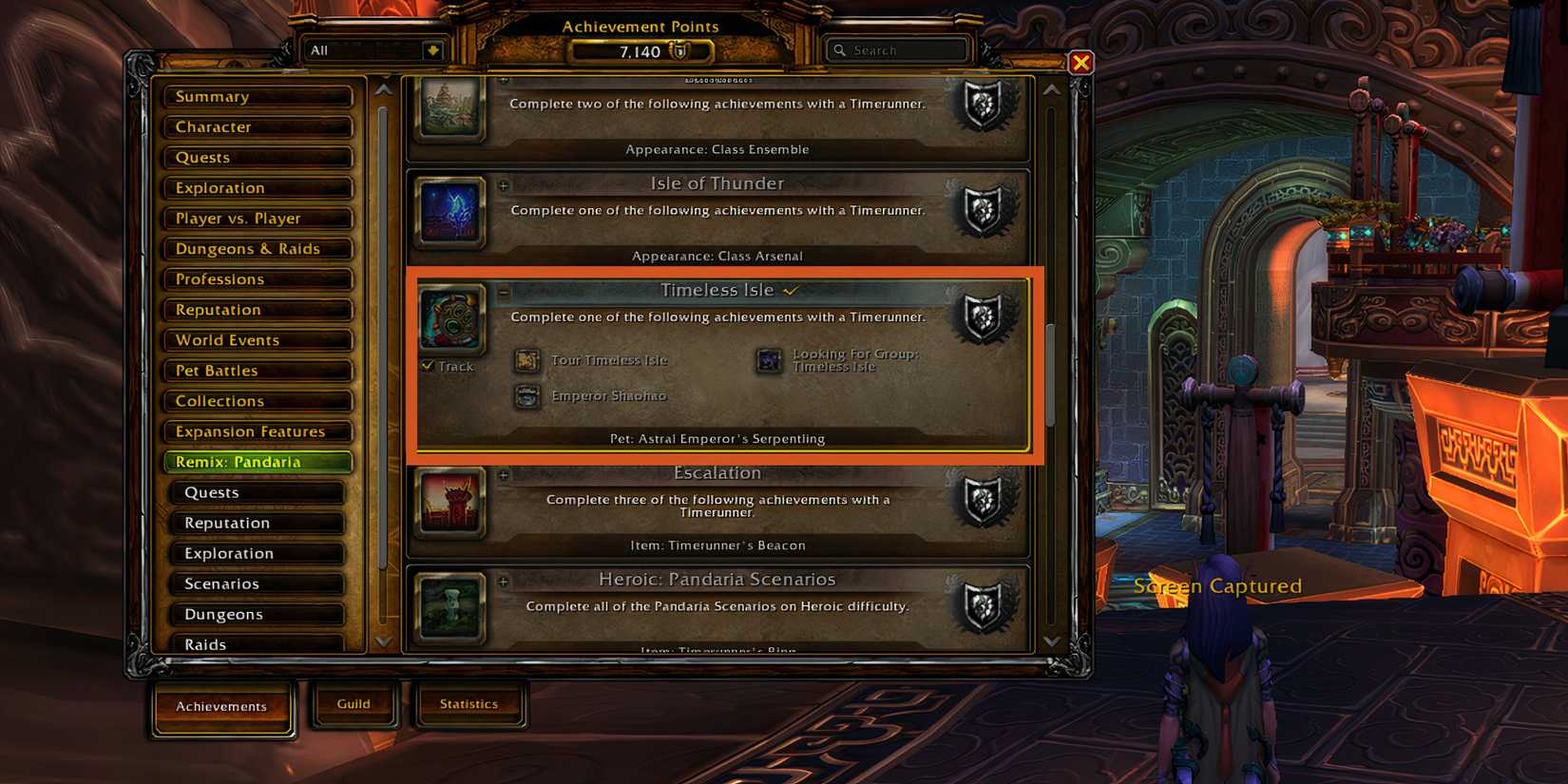Select the Escalation achievement icon
Viewport: 1568px width, 784px height.
(x=449, y=504)
